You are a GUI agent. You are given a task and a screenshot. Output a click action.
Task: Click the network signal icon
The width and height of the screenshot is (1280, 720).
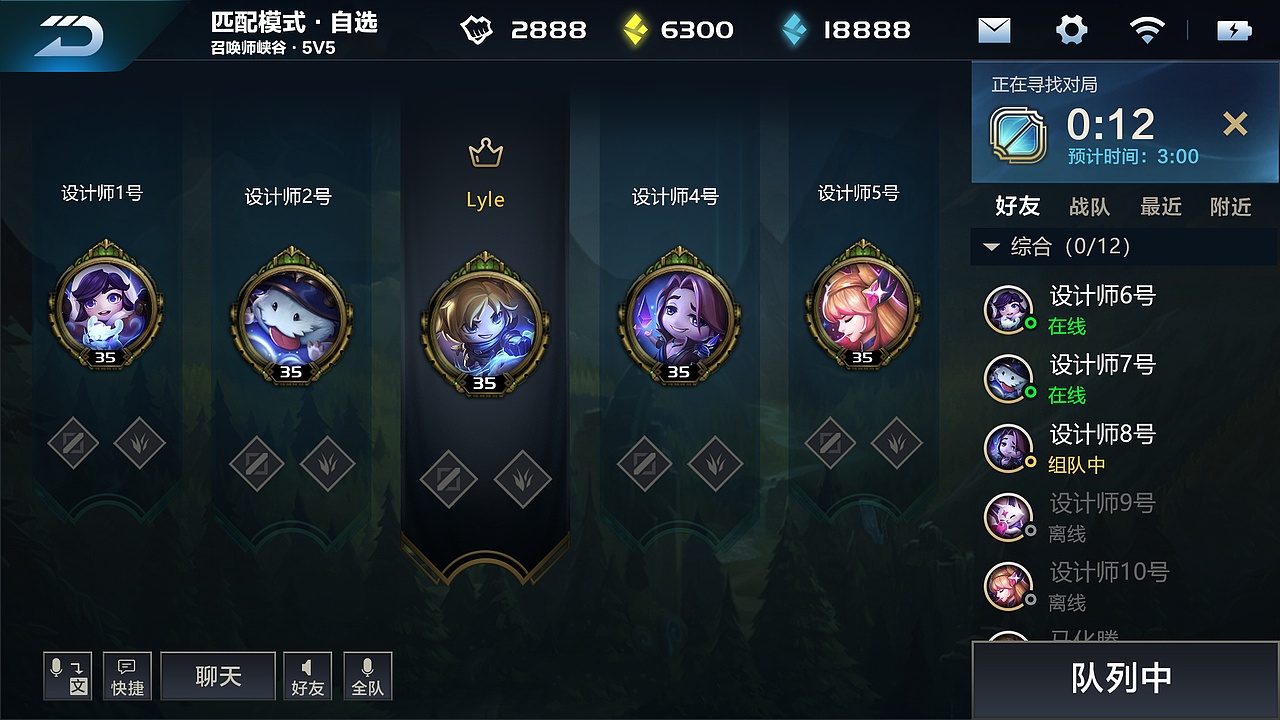tap(1147, 30)
